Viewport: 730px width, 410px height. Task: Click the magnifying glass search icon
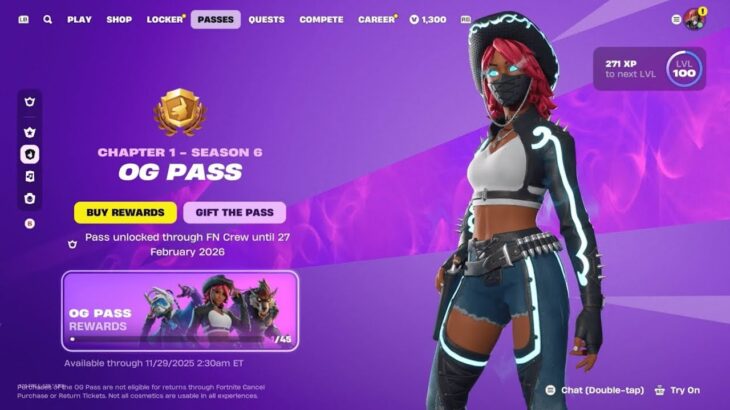pos(48,19)
